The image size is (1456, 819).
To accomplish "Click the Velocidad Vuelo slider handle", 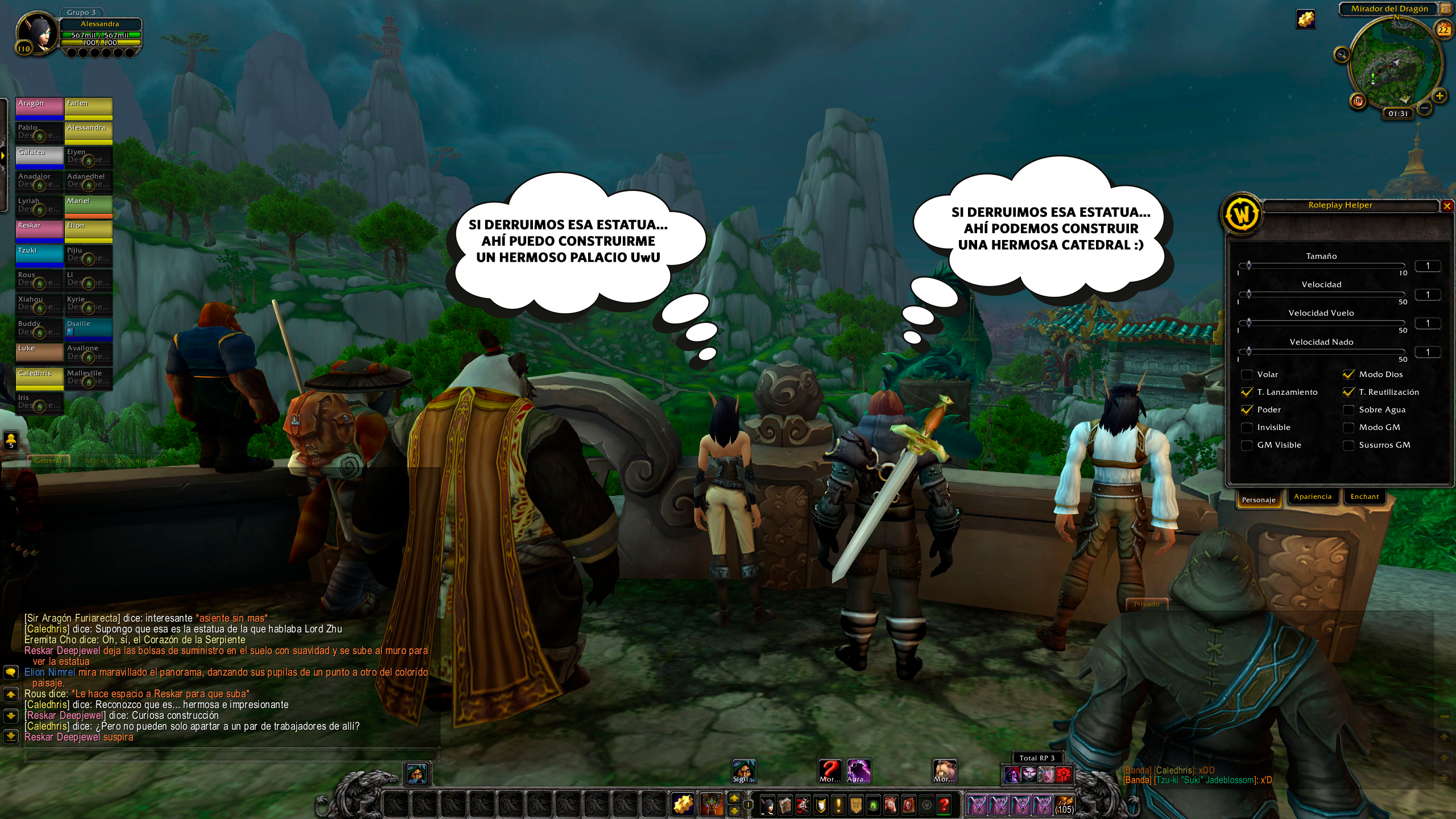I will [1249, 323].
